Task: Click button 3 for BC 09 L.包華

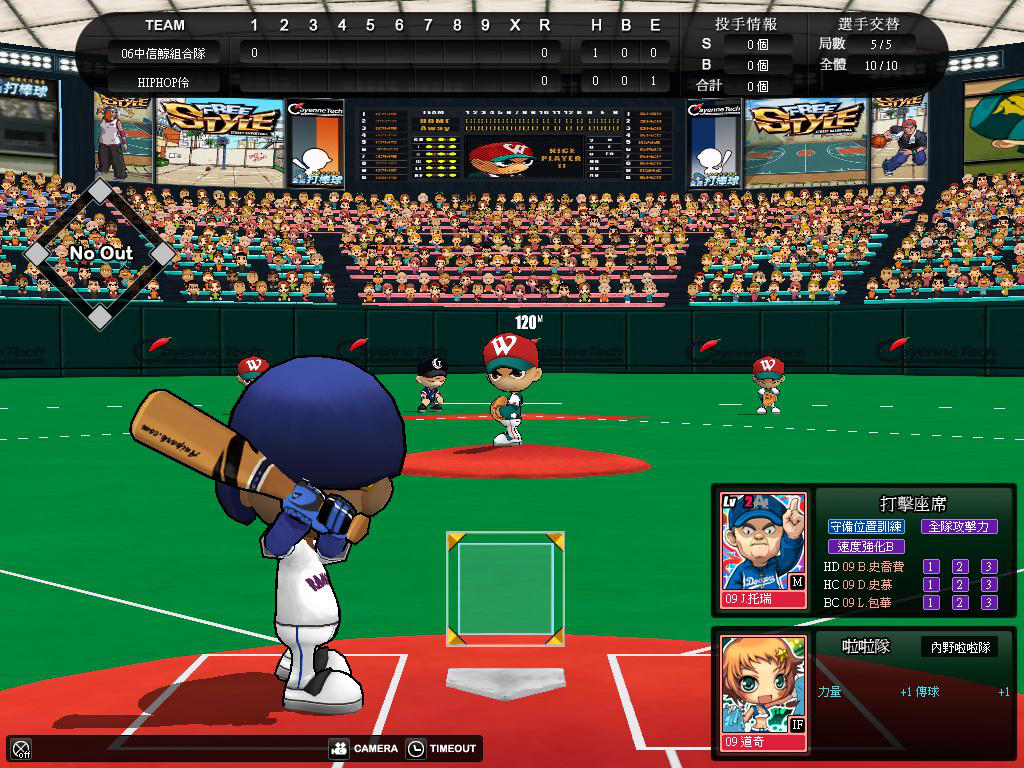Action: click(x=989, y=603)
